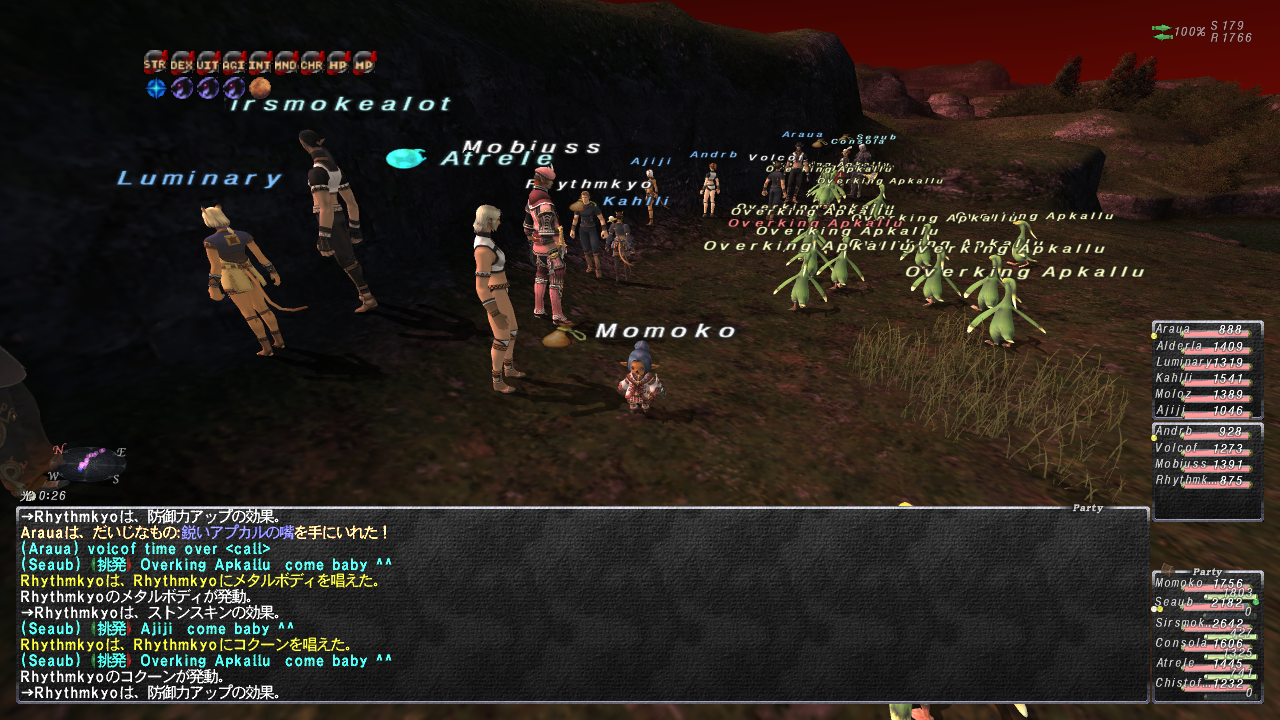Viewport: 1280px width, 720px height.
Task: Click the brown stone status effect icon
Action: (x=260, y=88)
